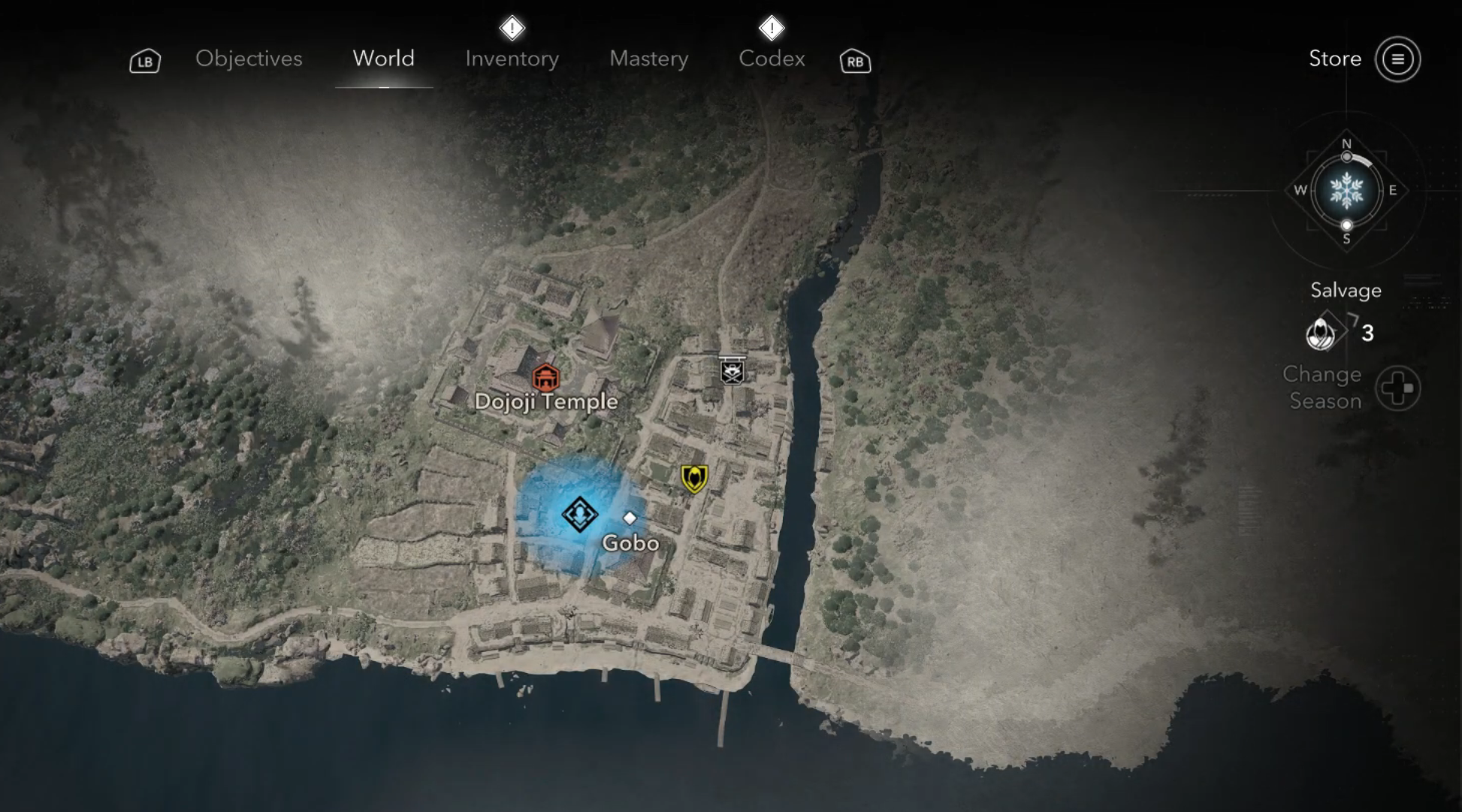Select the Gobo town marker
This screenshot has height=812, width=1462.
coord(630,518)
